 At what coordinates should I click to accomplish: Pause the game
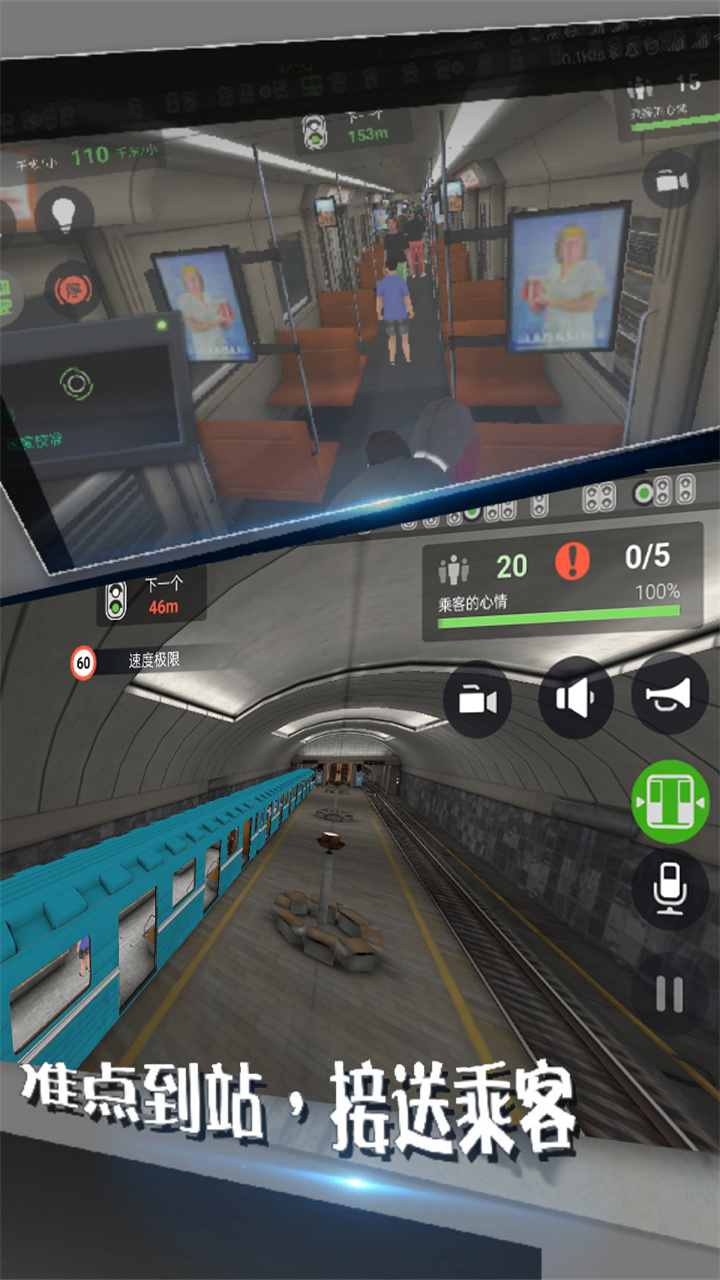click(669, 993)
